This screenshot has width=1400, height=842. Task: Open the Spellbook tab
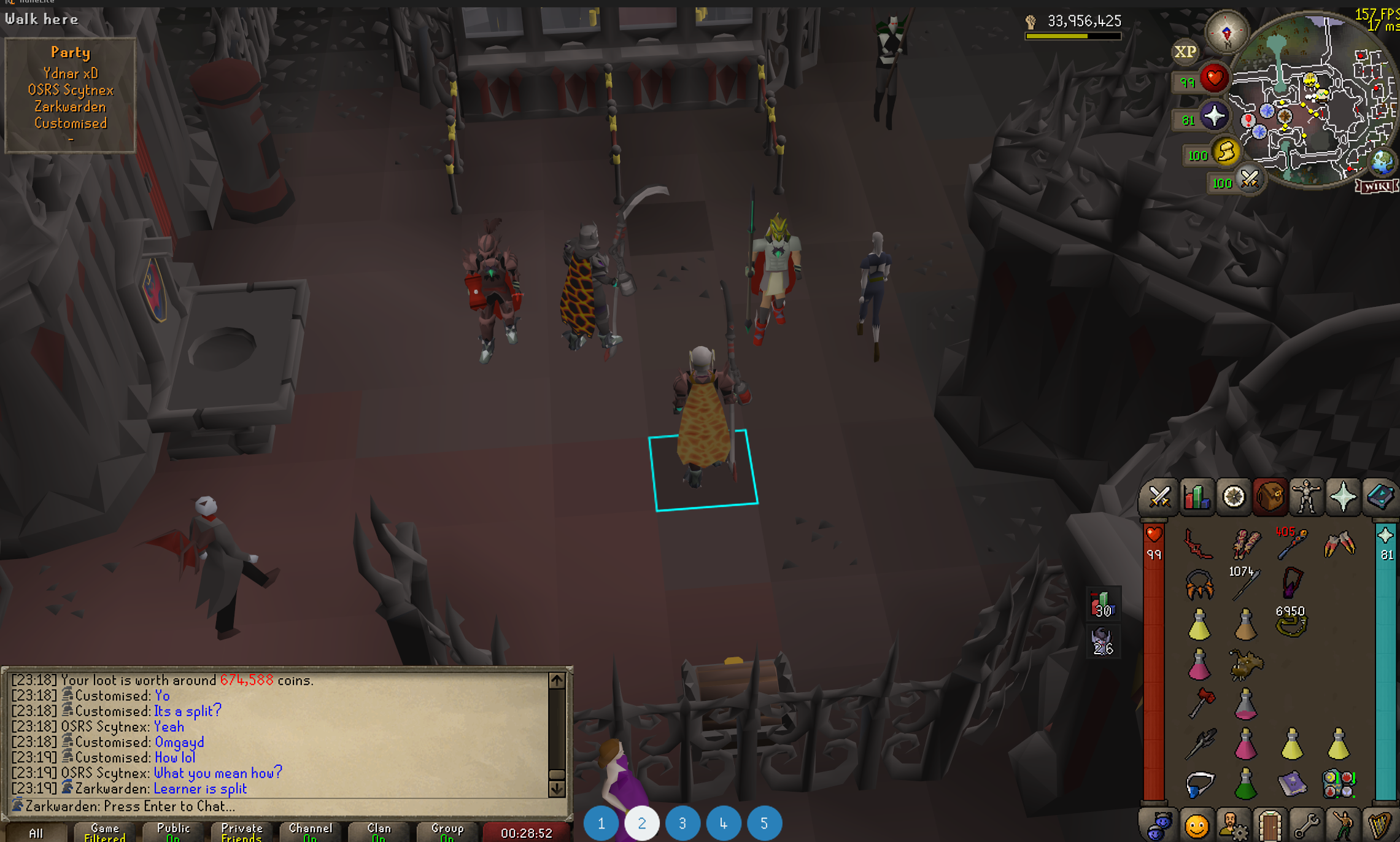[1380, 496]
